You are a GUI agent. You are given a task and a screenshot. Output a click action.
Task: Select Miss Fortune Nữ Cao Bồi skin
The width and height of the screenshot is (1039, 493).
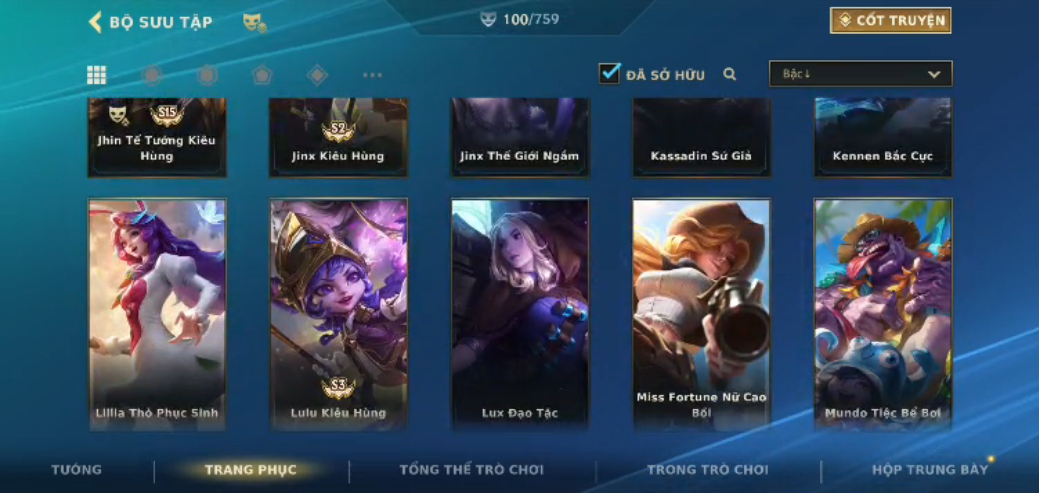(x=701, y=314)
